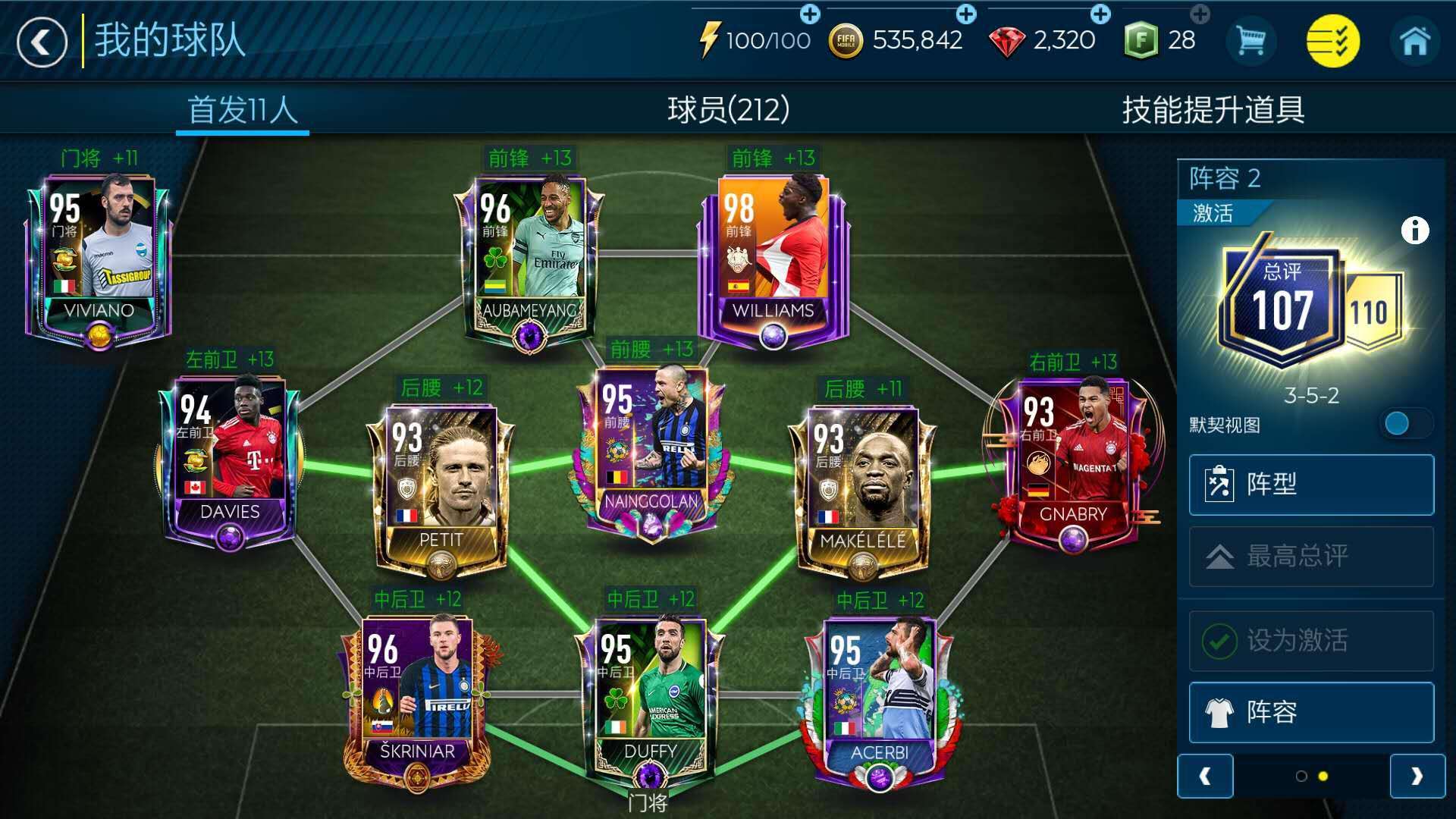Return to the home screen

coord(1414,41)
